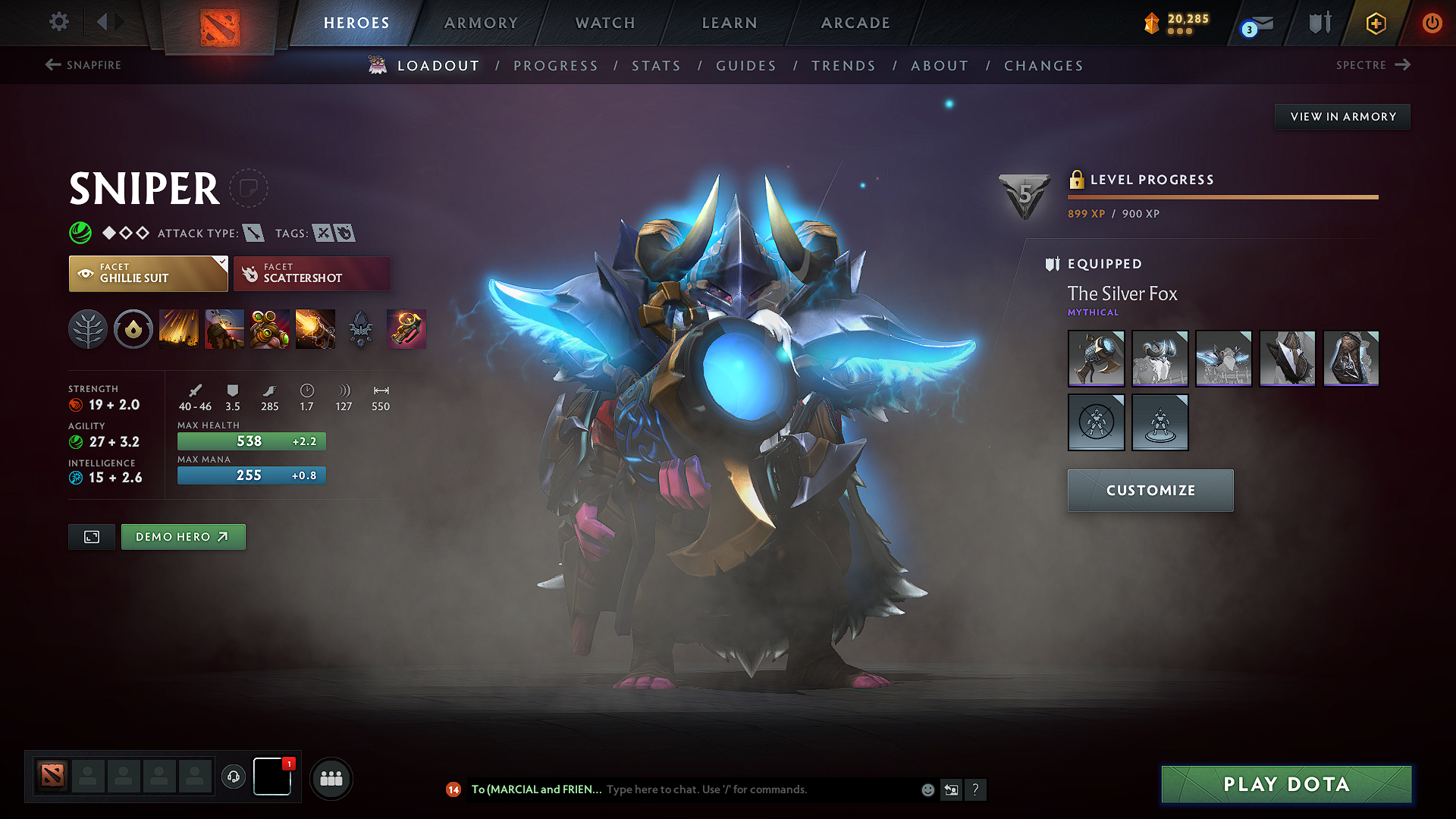Screen dimensions: 1456x819
Task: View the Assassinate ability icon
Action: pos(315,328)
